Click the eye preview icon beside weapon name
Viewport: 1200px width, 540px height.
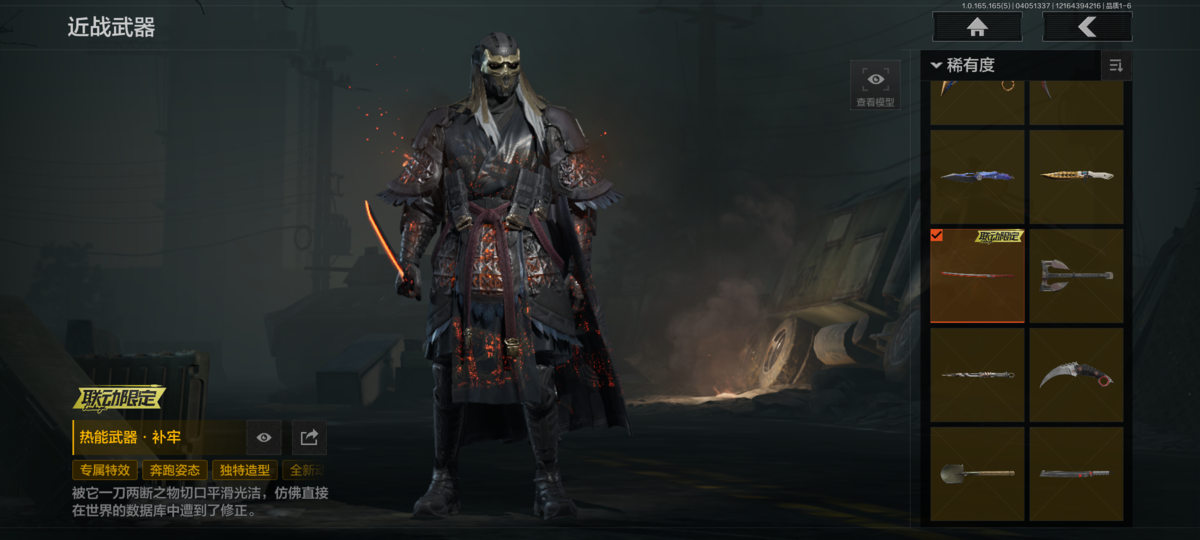[x=264, y=437]
